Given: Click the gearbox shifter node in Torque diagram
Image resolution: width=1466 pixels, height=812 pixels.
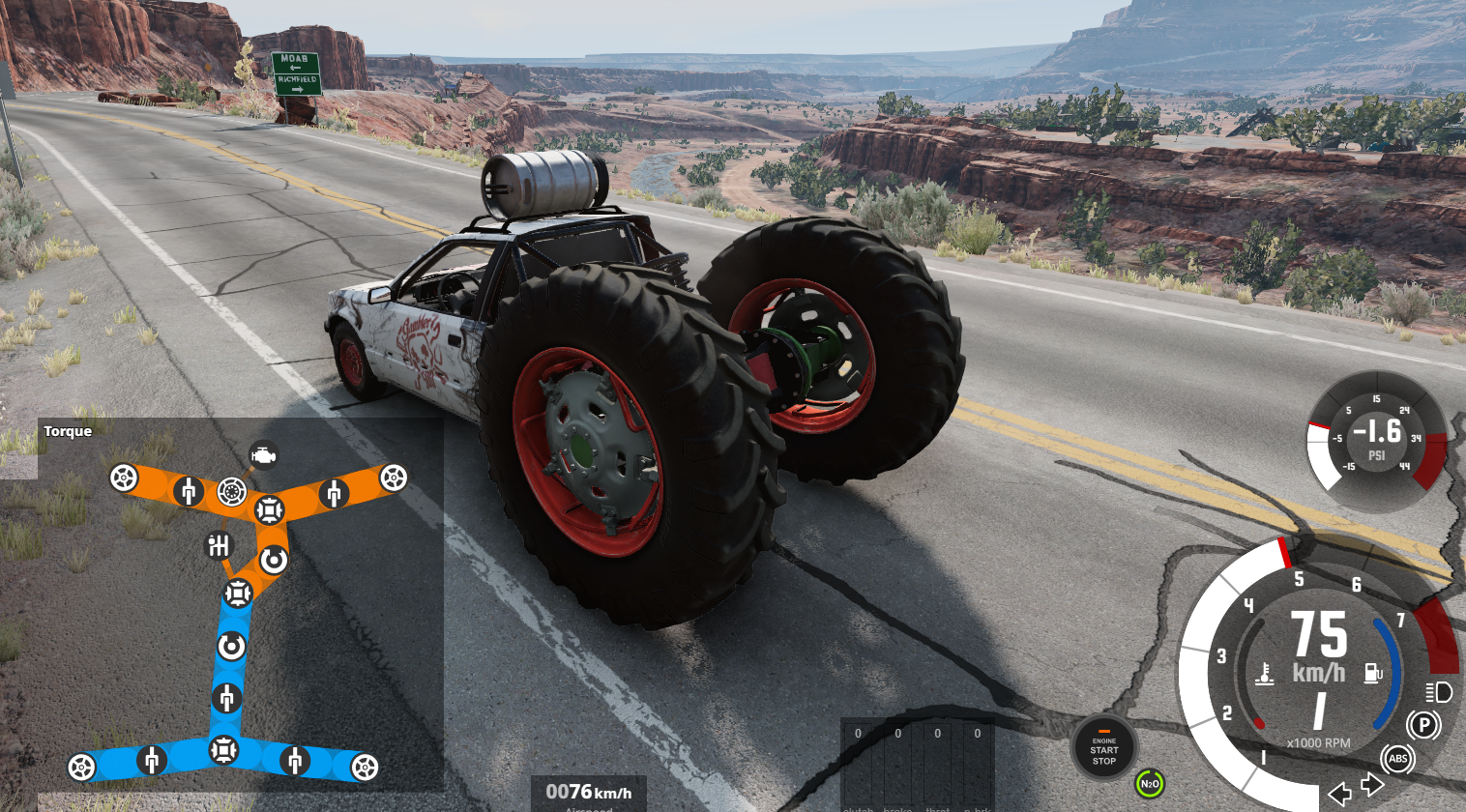Looking at the screenshot, I should 220,546.
